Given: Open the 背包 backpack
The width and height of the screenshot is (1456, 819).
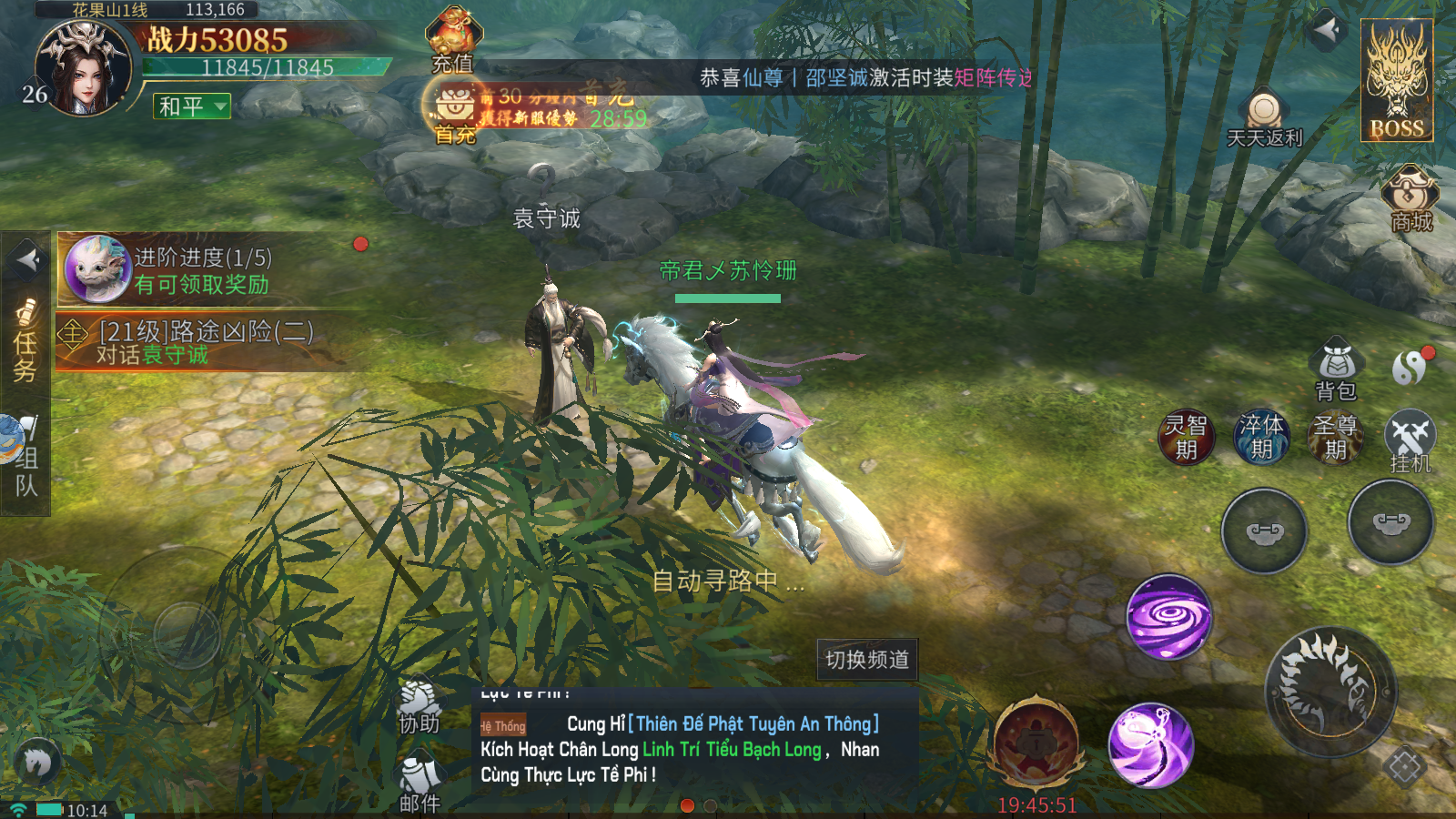Looking at the screenshot, I should coord(1336,369).
